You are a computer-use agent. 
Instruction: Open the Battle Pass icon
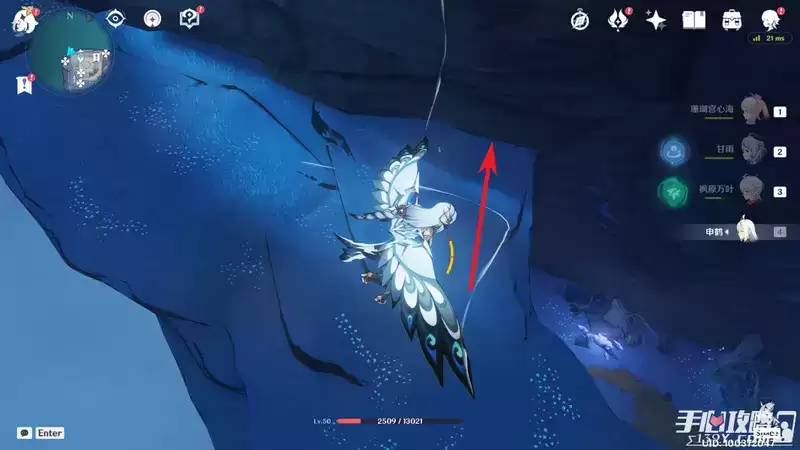[619, 19]
